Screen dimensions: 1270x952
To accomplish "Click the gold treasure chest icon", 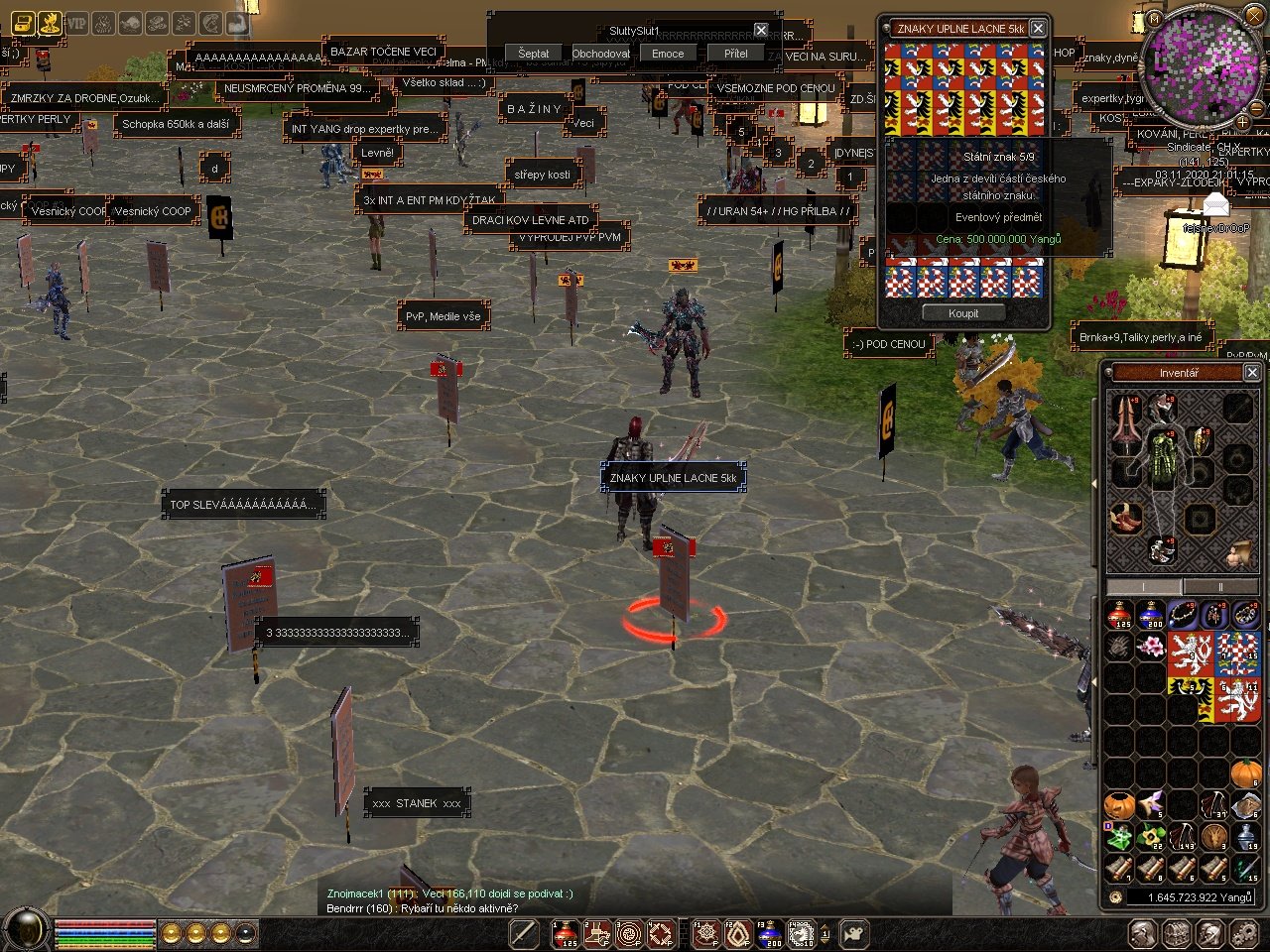I will [22, 23].
